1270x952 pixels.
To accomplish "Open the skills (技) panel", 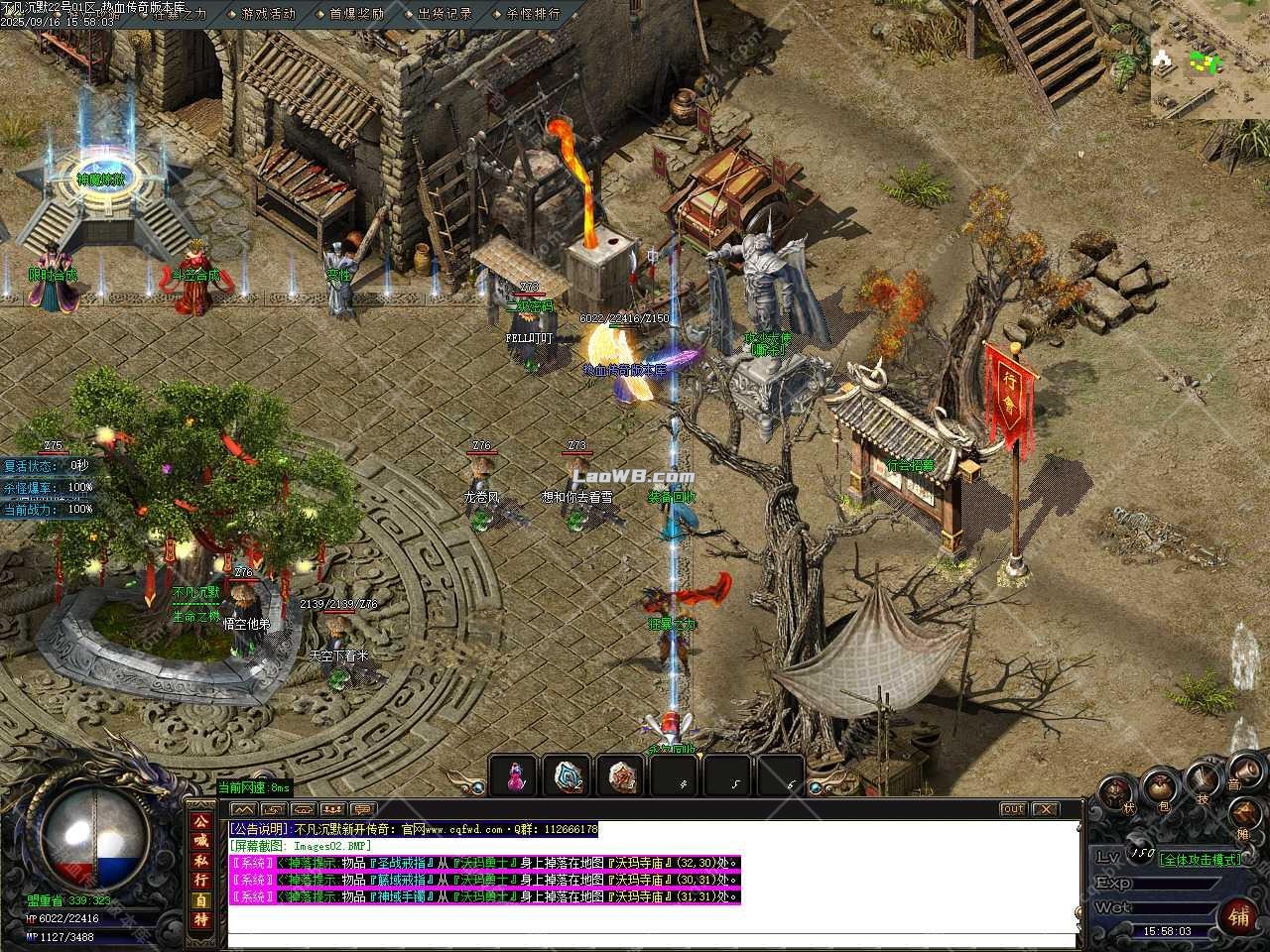I will (x=1203, y=779).
